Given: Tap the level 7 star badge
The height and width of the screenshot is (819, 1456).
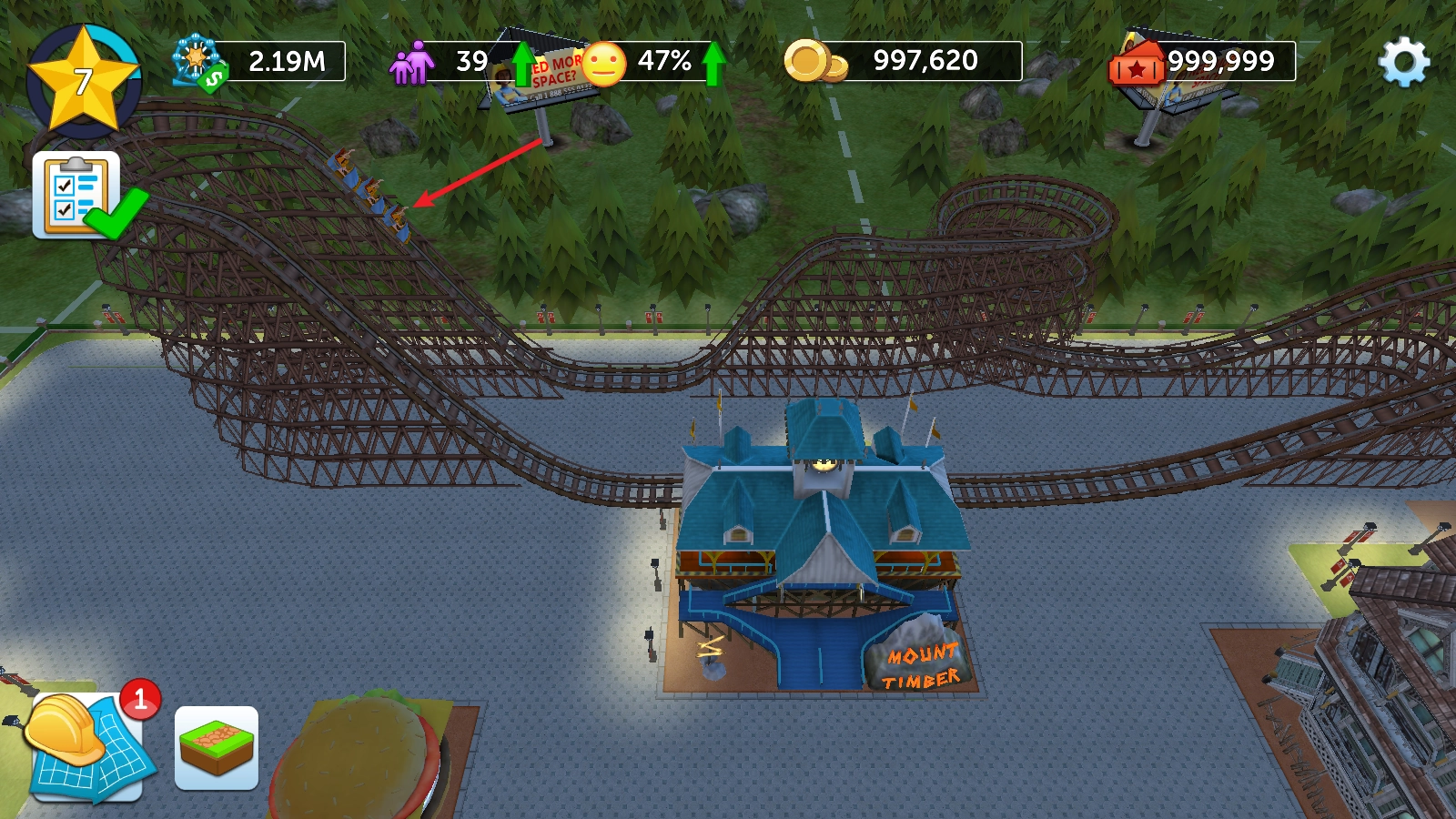Looking at the screenshot, I should click(84, 81).
